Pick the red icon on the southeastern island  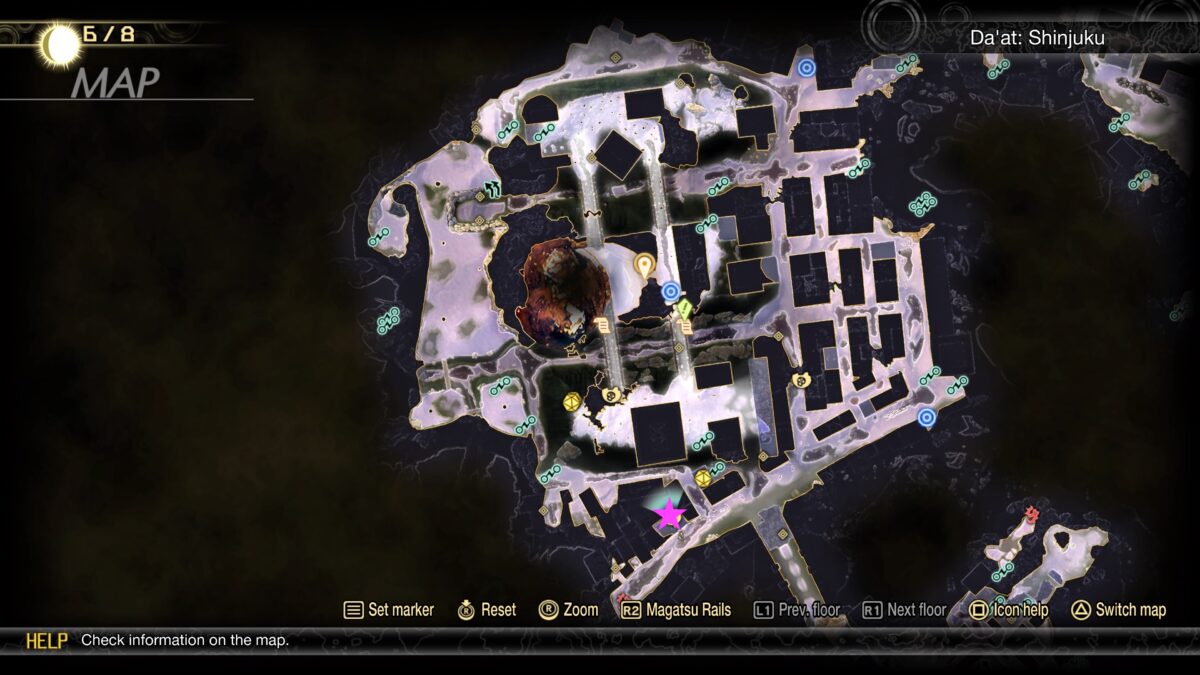pyautogui.click(x=1032, y=515)
